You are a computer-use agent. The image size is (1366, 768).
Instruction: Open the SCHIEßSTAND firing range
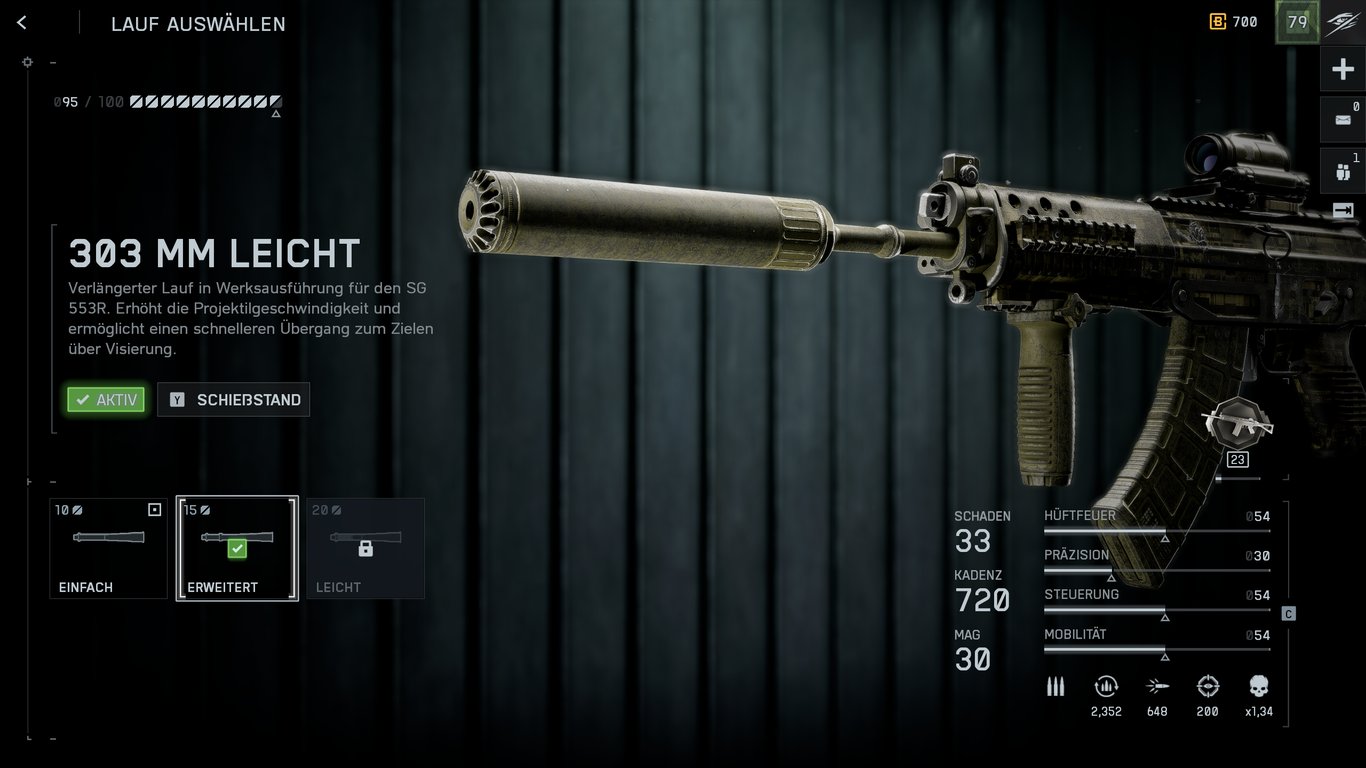click(x=233, y=399)
